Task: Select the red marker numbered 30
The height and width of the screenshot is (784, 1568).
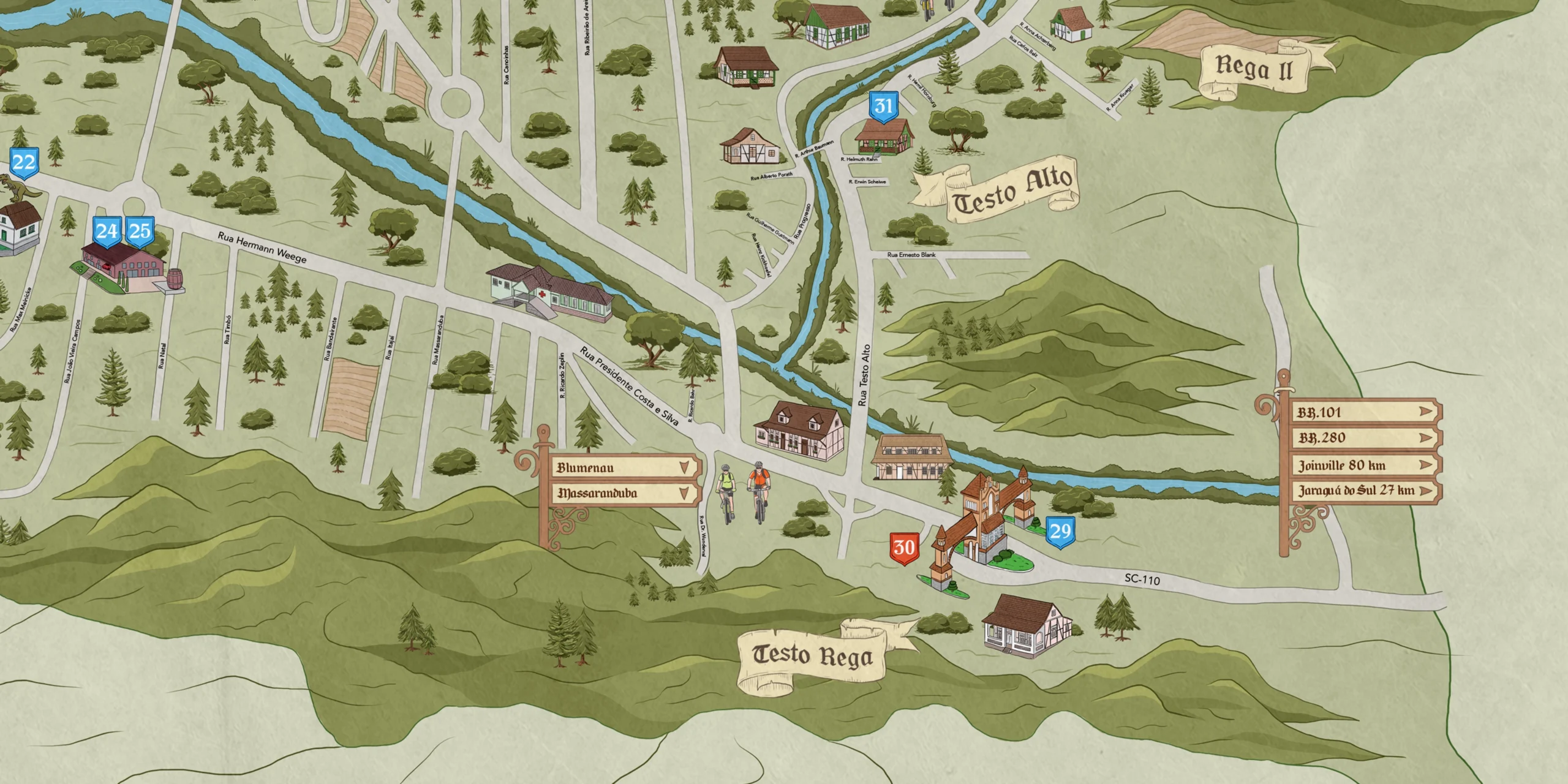Action: (x=904, y=548)
